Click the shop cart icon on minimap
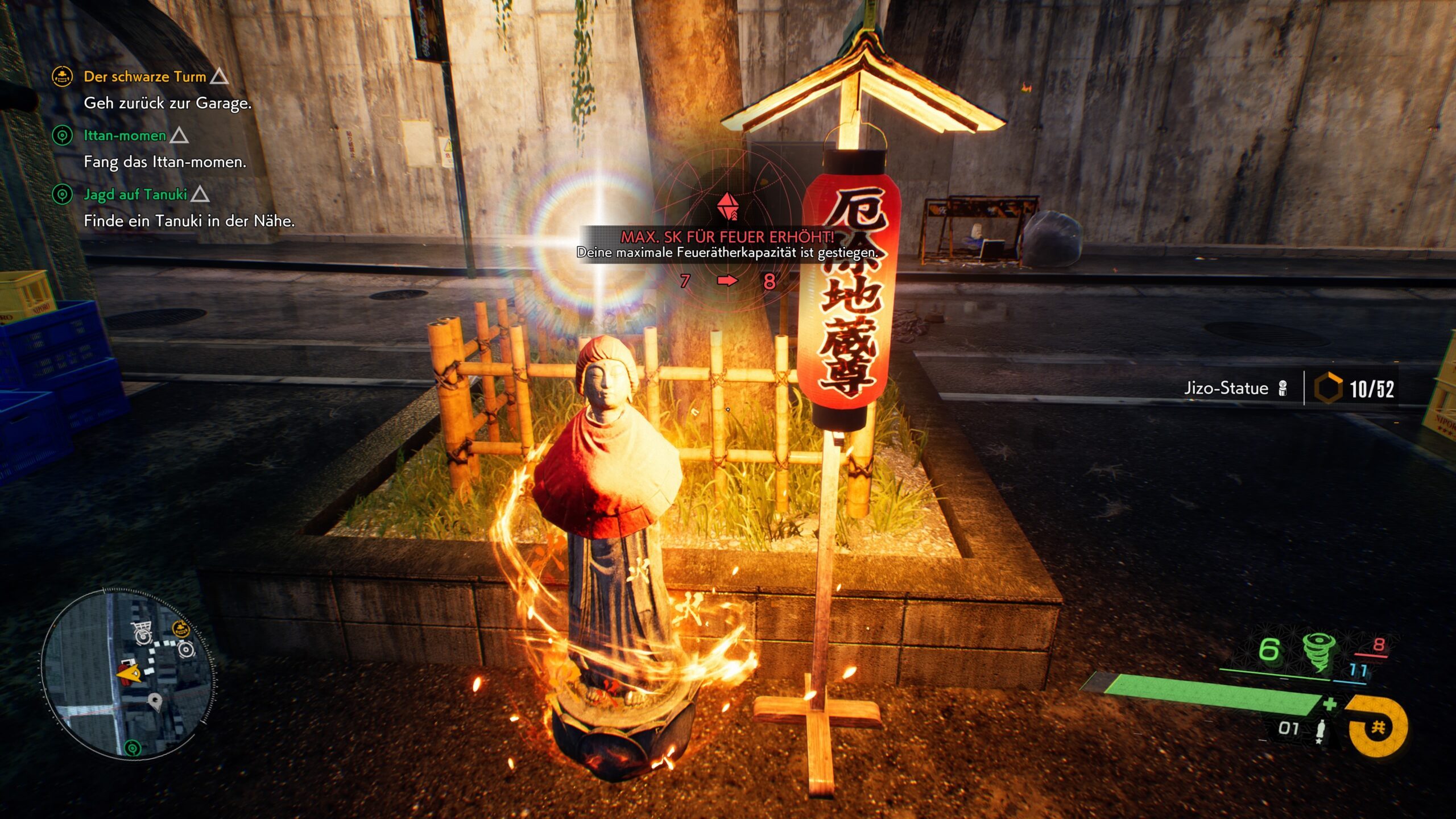Viewport: 1456px width, 819px height. click(142, 631)
